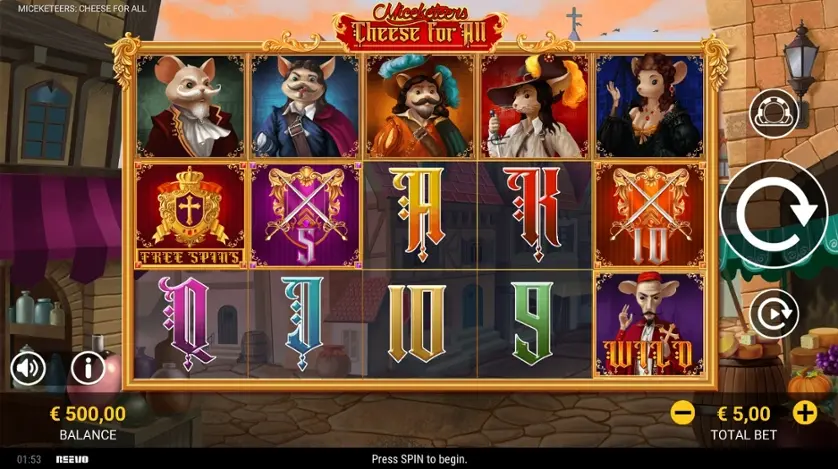This screenshot has height=469, width=838.
Task: Toggle the sound speaker icon
Action: click(x=28, y=369)
